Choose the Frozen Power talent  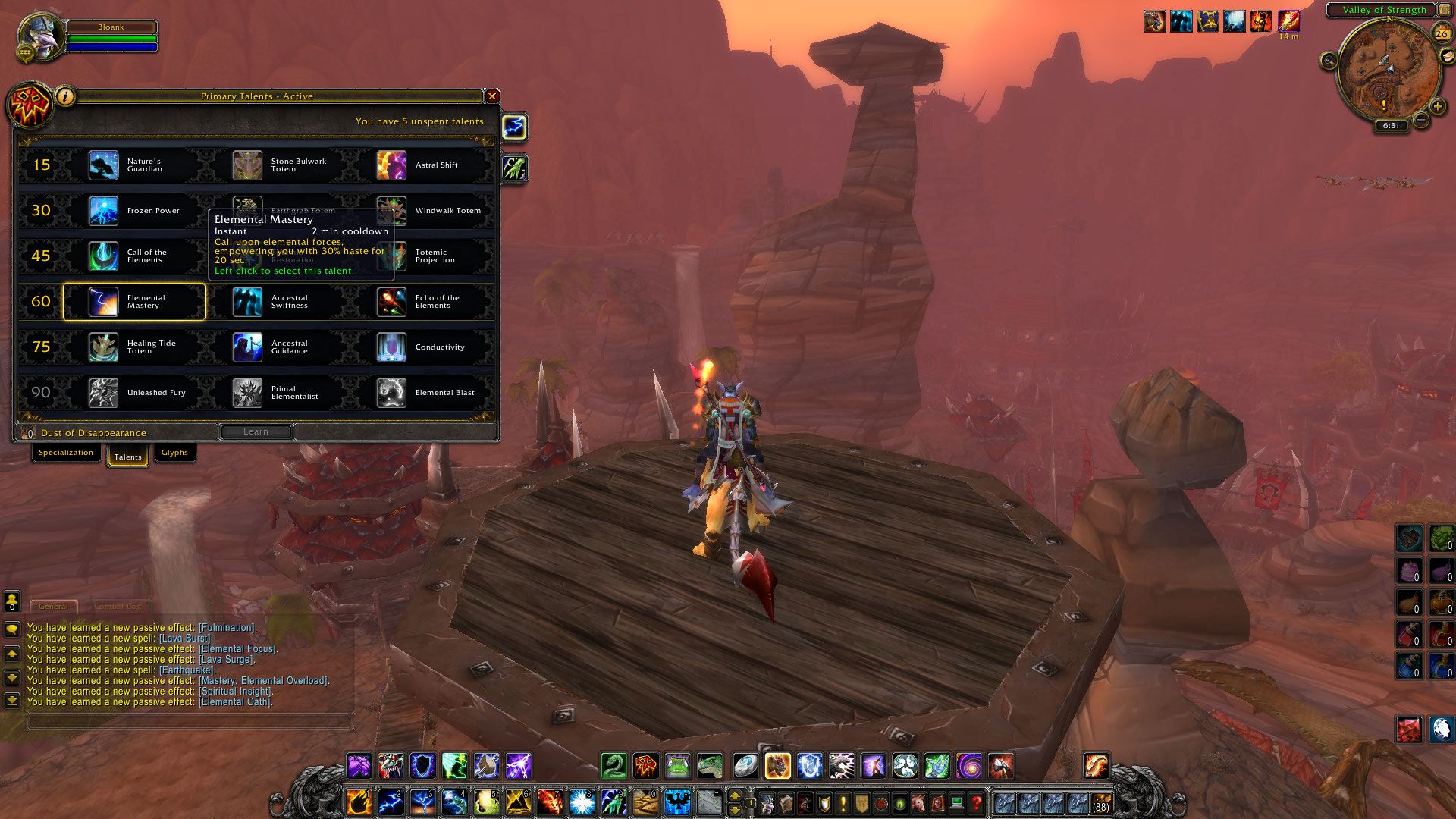point(133,211)
